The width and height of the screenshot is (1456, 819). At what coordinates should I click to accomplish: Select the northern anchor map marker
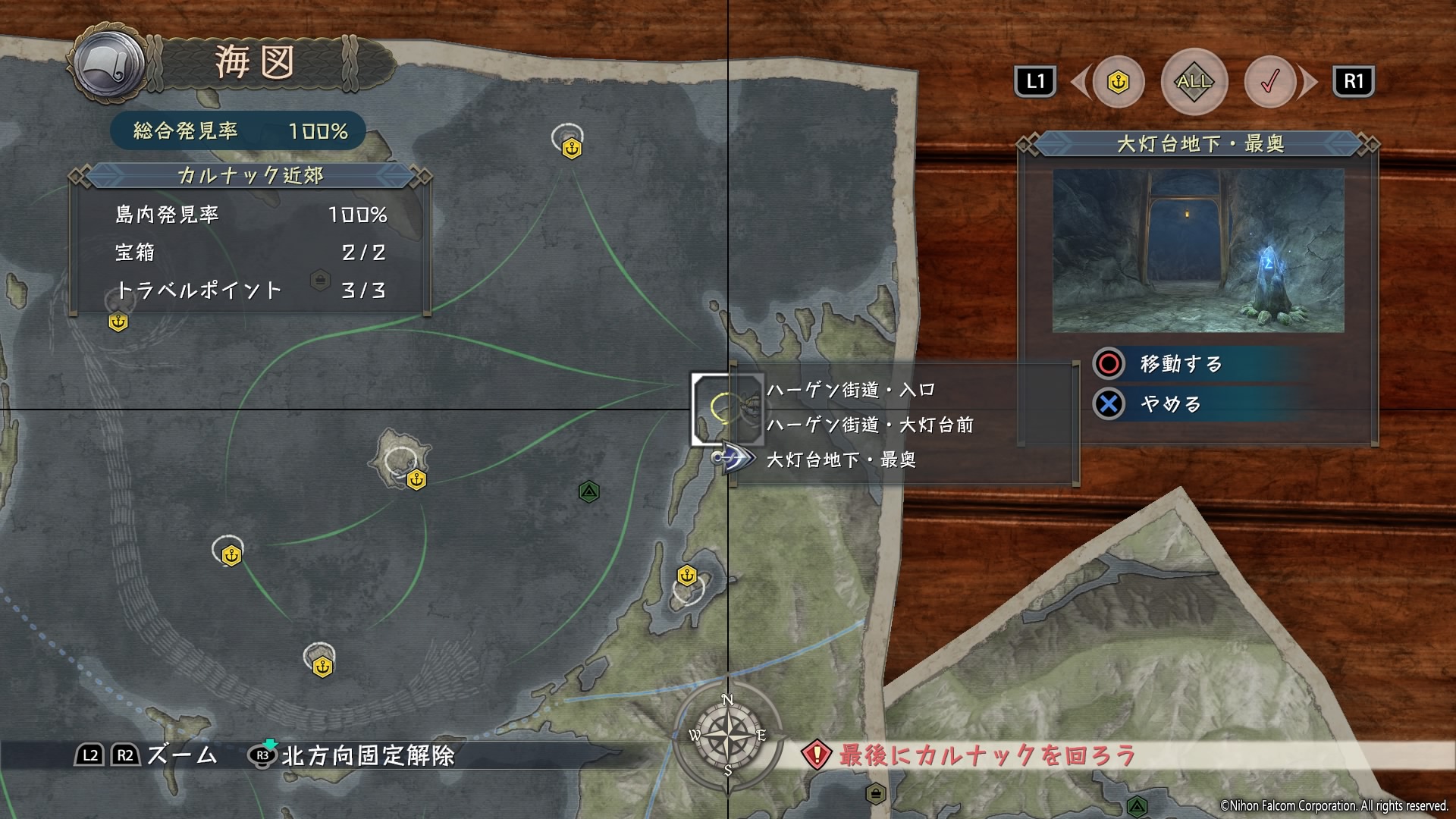[x=572, y=149]
